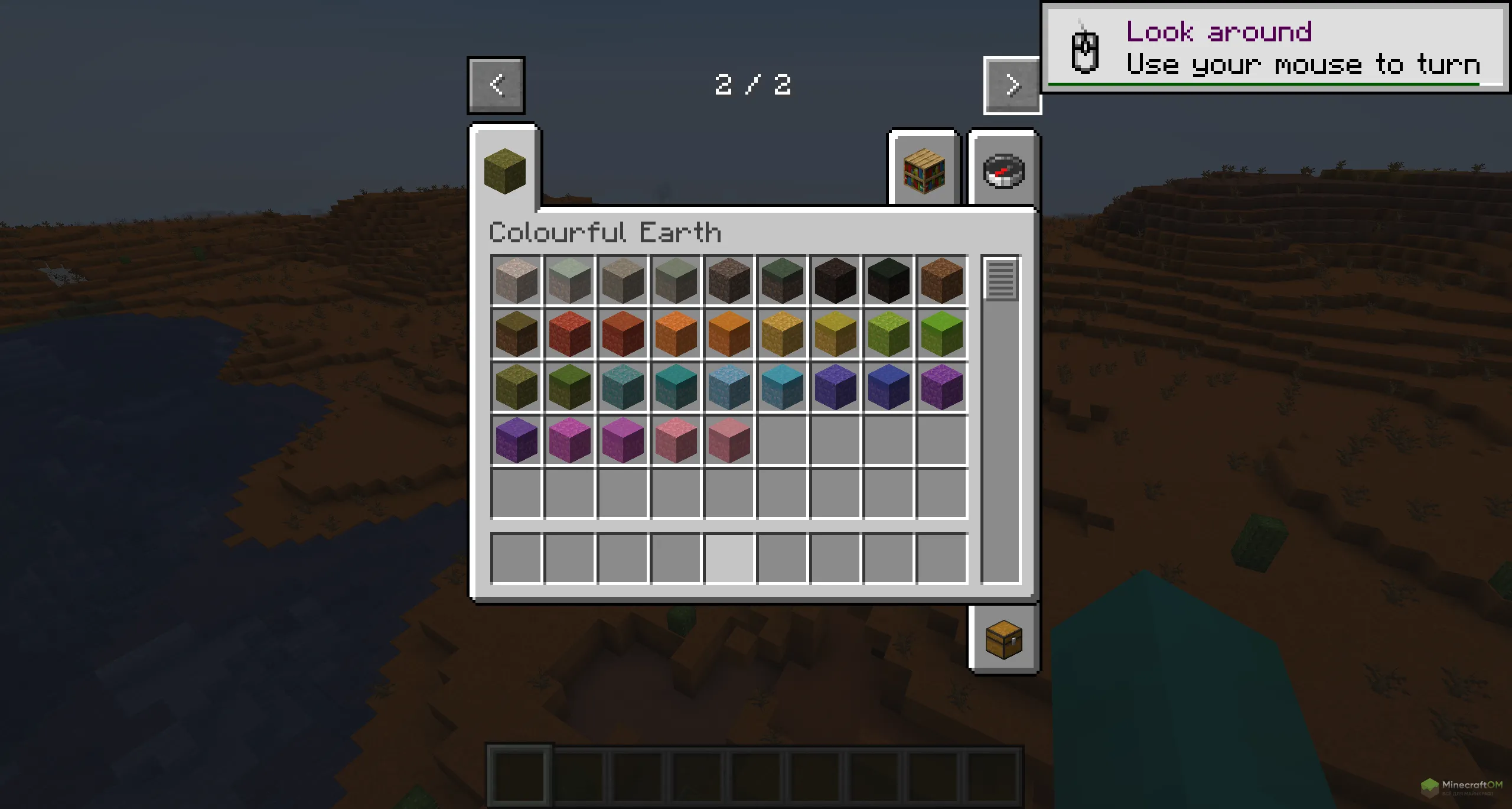Open the chest survival inventory tab

pyautogui.click(x=1003, y=640)
